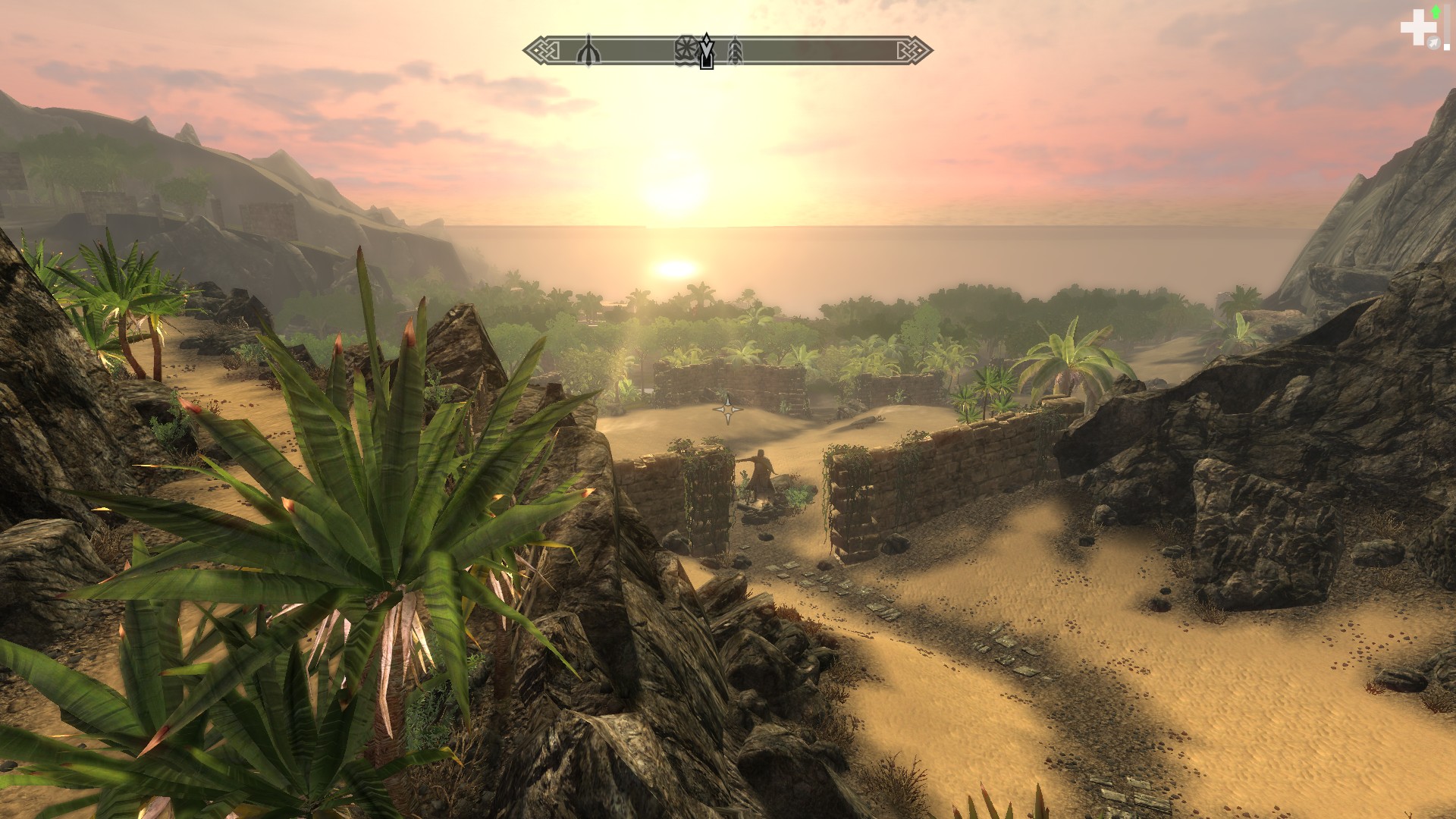This screenshot has height=819, width=1456.
Task: Click the quest arrow marker on the compass
Action: 707,50
